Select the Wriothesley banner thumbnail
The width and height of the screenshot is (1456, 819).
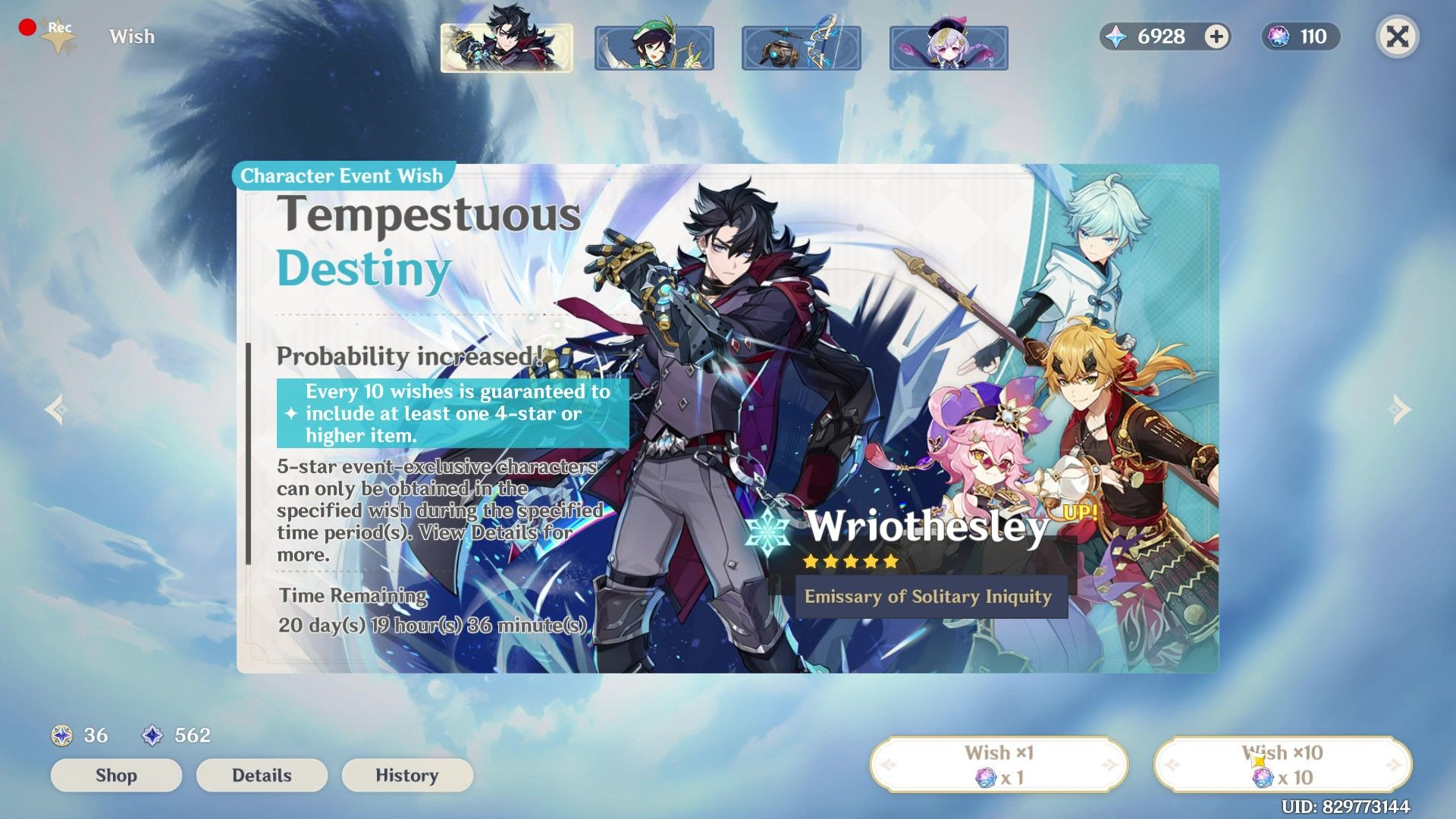coord(507,46)
